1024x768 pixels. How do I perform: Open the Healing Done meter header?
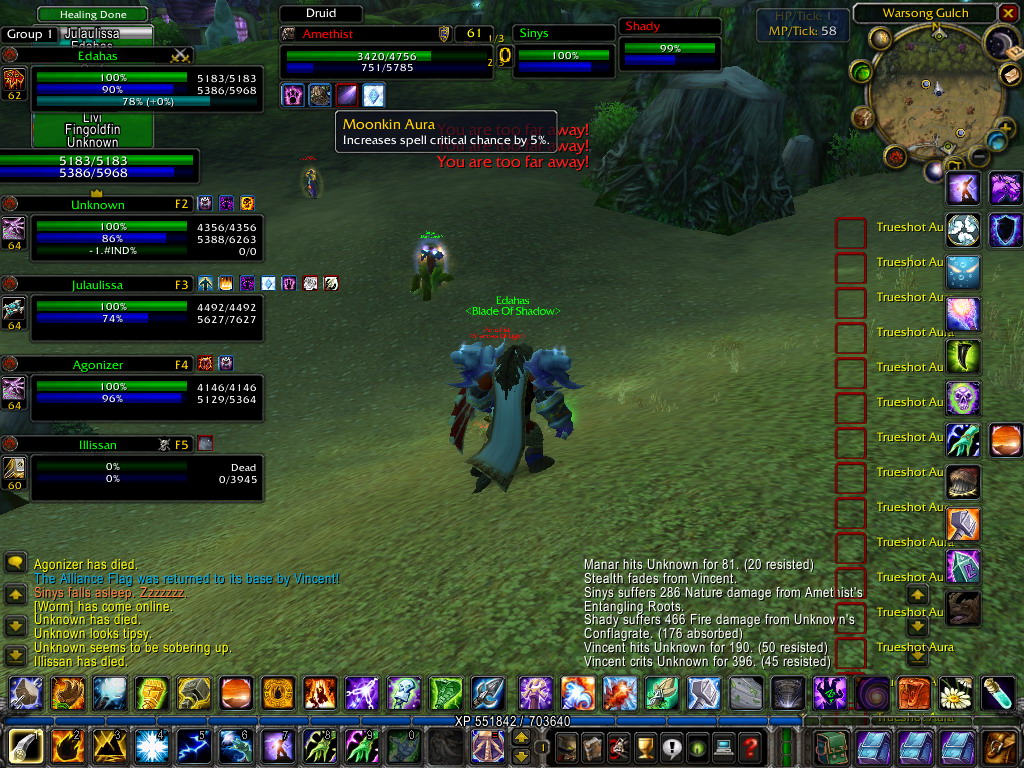[x=91, y=14]
